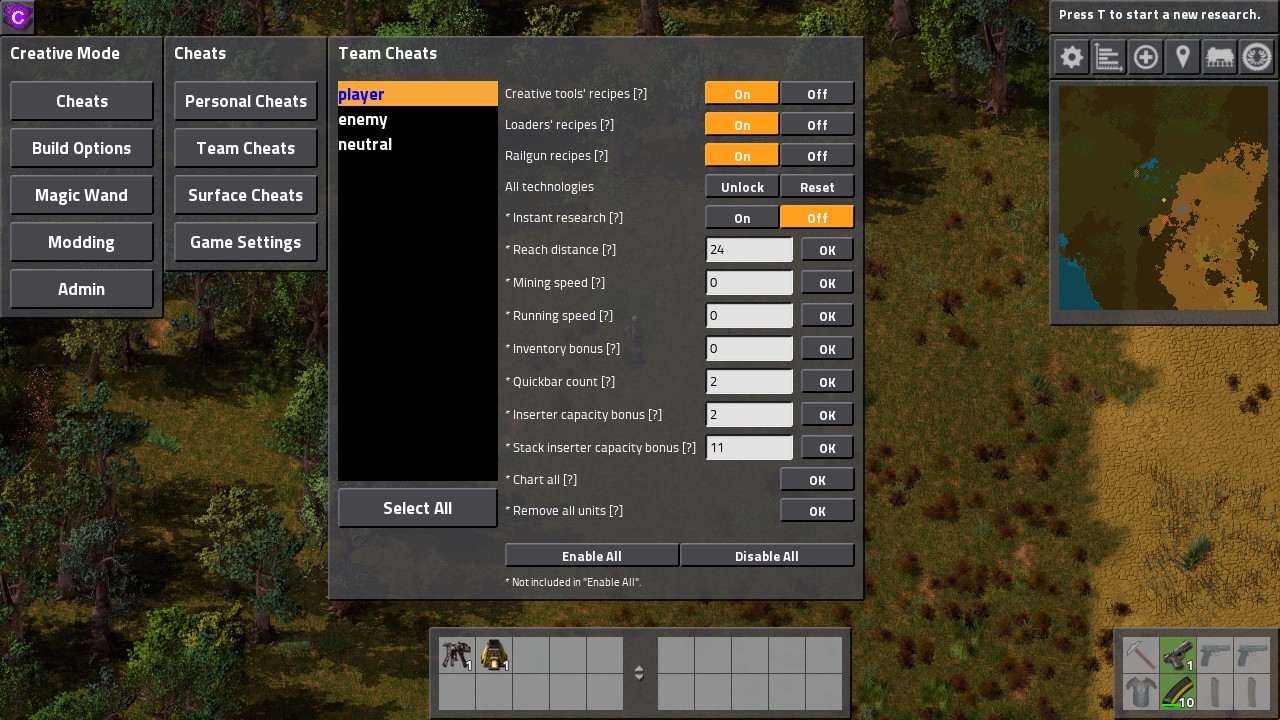
Task: Turn off Creative tools' recipes
Action: [x=817, y=93]
